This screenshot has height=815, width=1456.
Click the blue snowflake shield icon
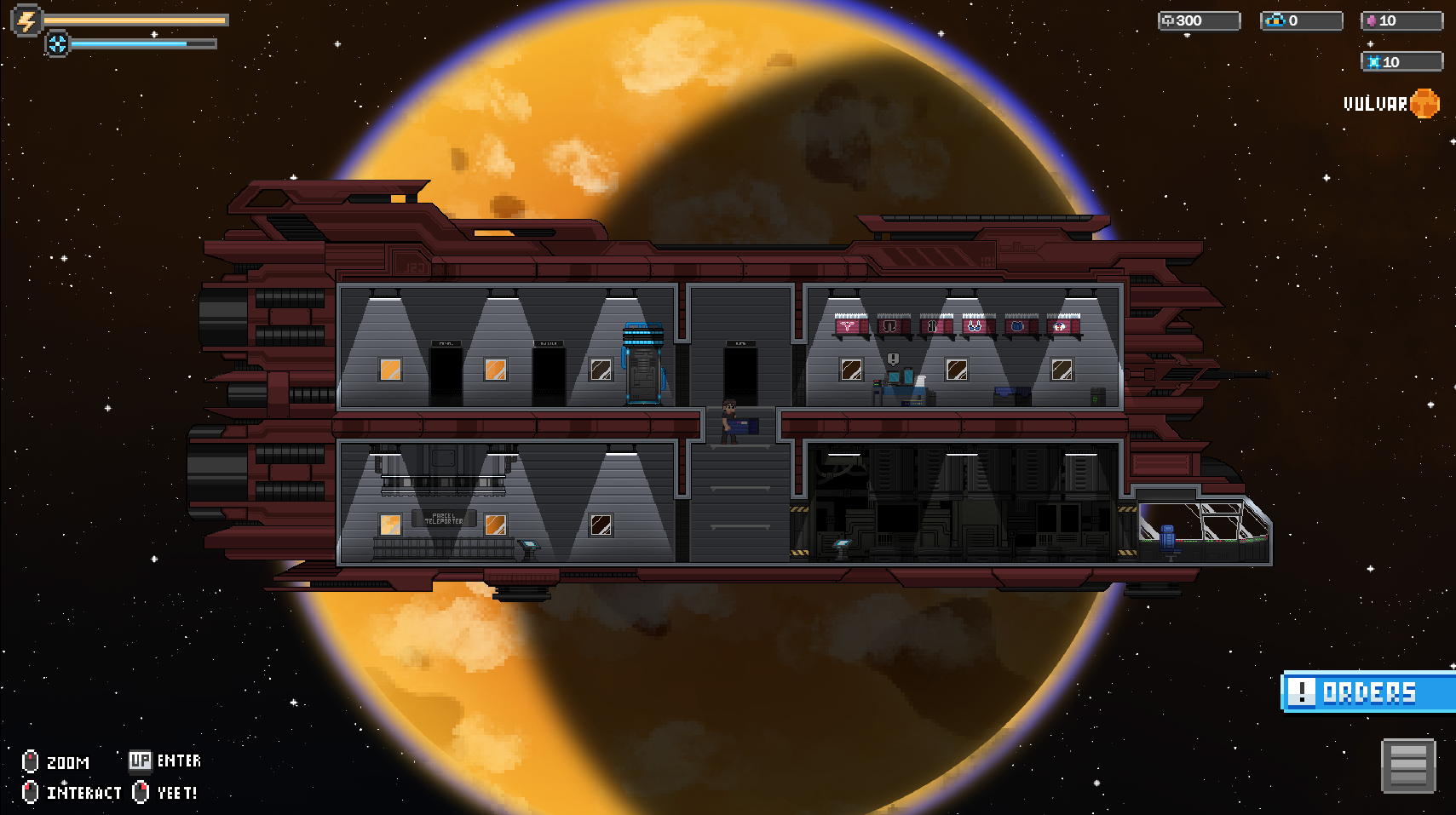(58, 44)
